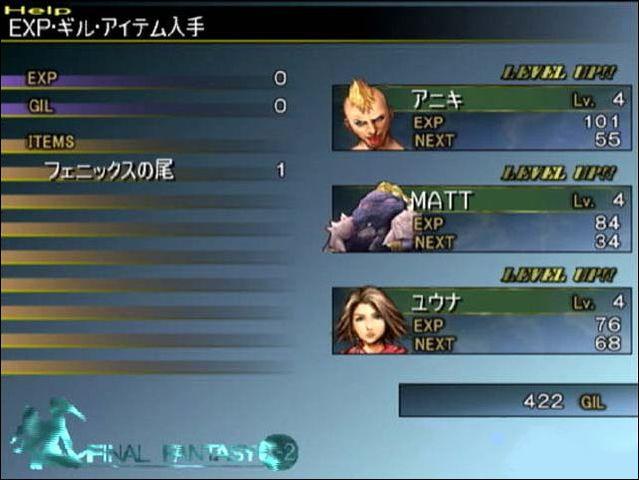Select ユウナ's character panel

click(482, 320)
